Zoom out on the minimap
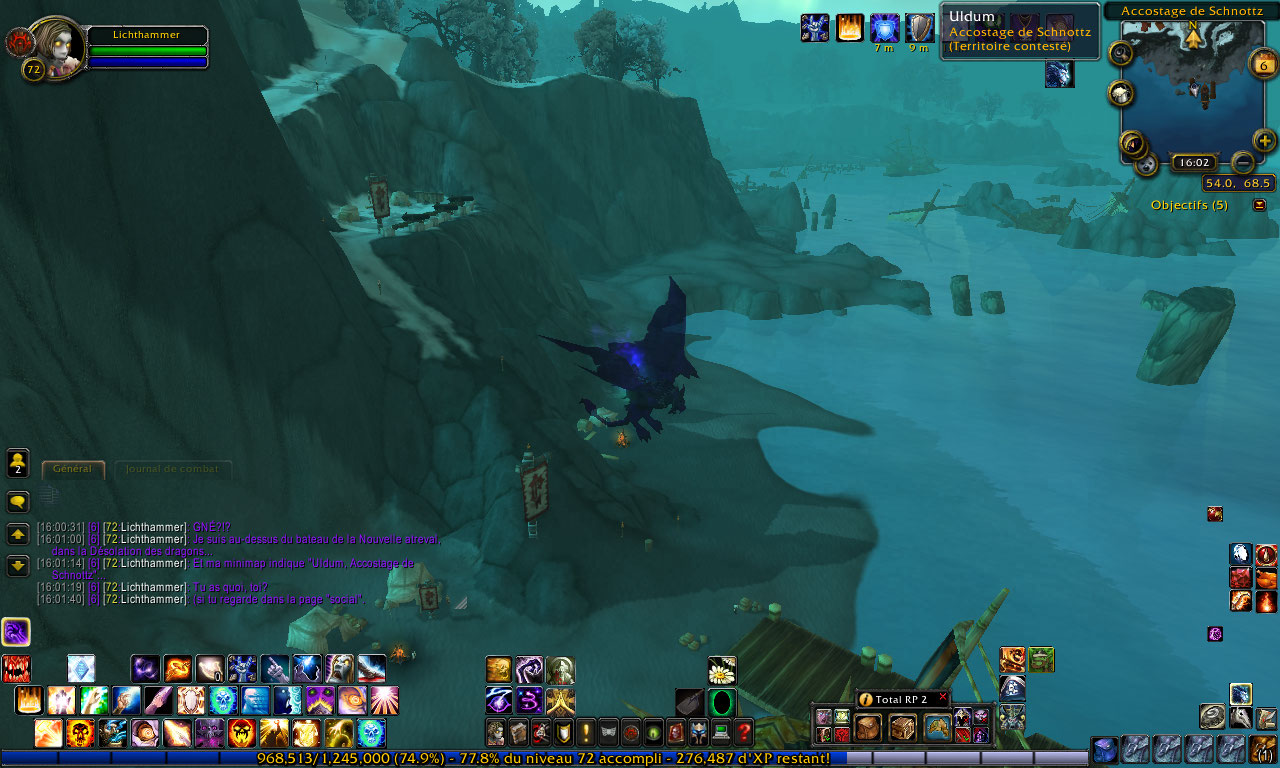Image resolution: width=1280 pixels, height=768 pixels. pos(1242,161)
